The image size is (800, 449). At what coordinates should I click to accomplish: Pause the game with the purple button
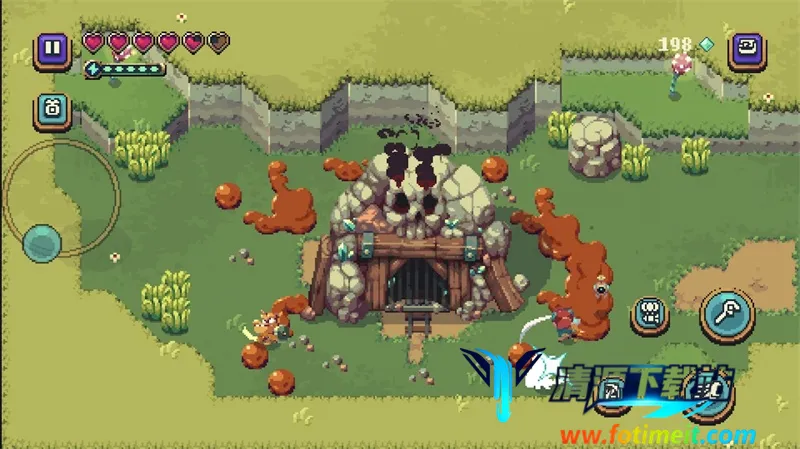click(52, 49)
